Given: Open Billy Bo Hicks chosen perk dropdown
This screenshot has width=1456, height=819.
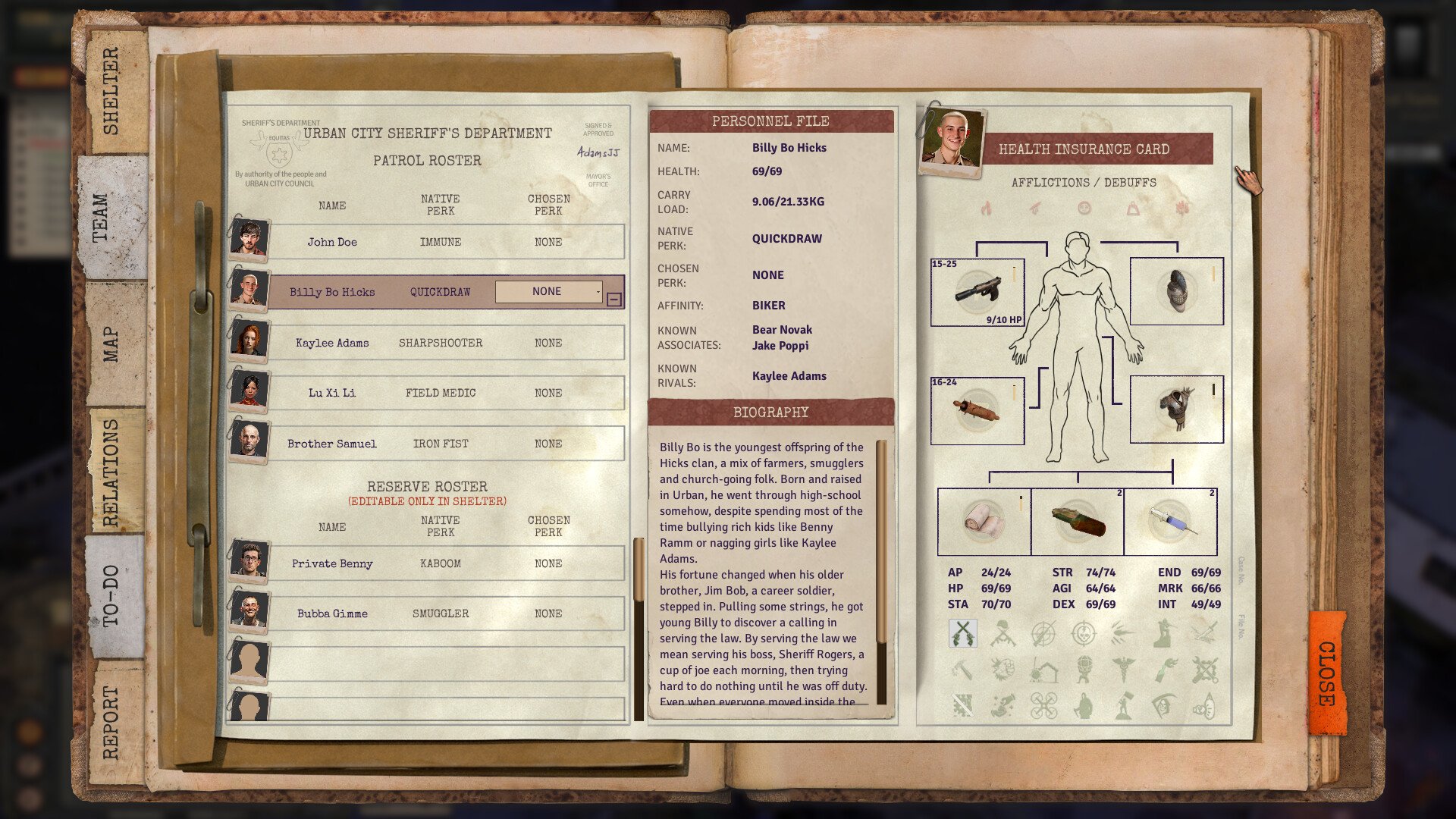Looking at the screenshot, I should [549, 291].
